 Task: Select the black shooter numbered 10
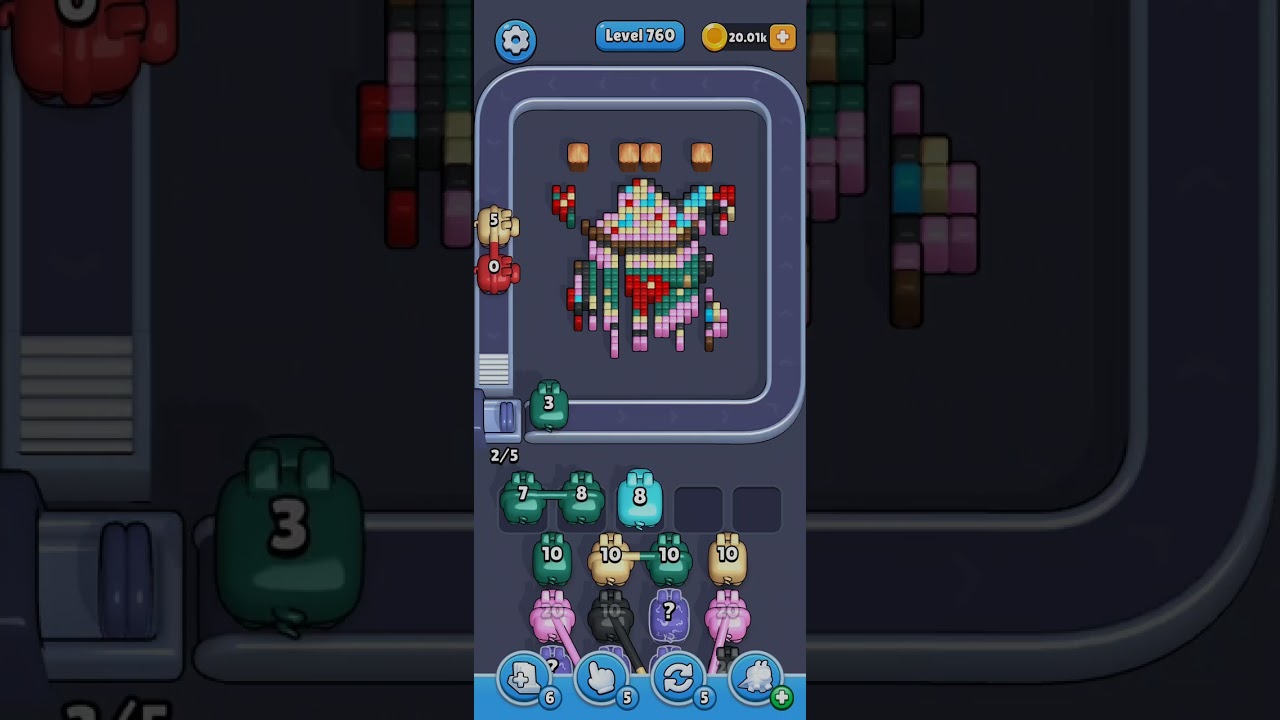(x=610, y=614)
